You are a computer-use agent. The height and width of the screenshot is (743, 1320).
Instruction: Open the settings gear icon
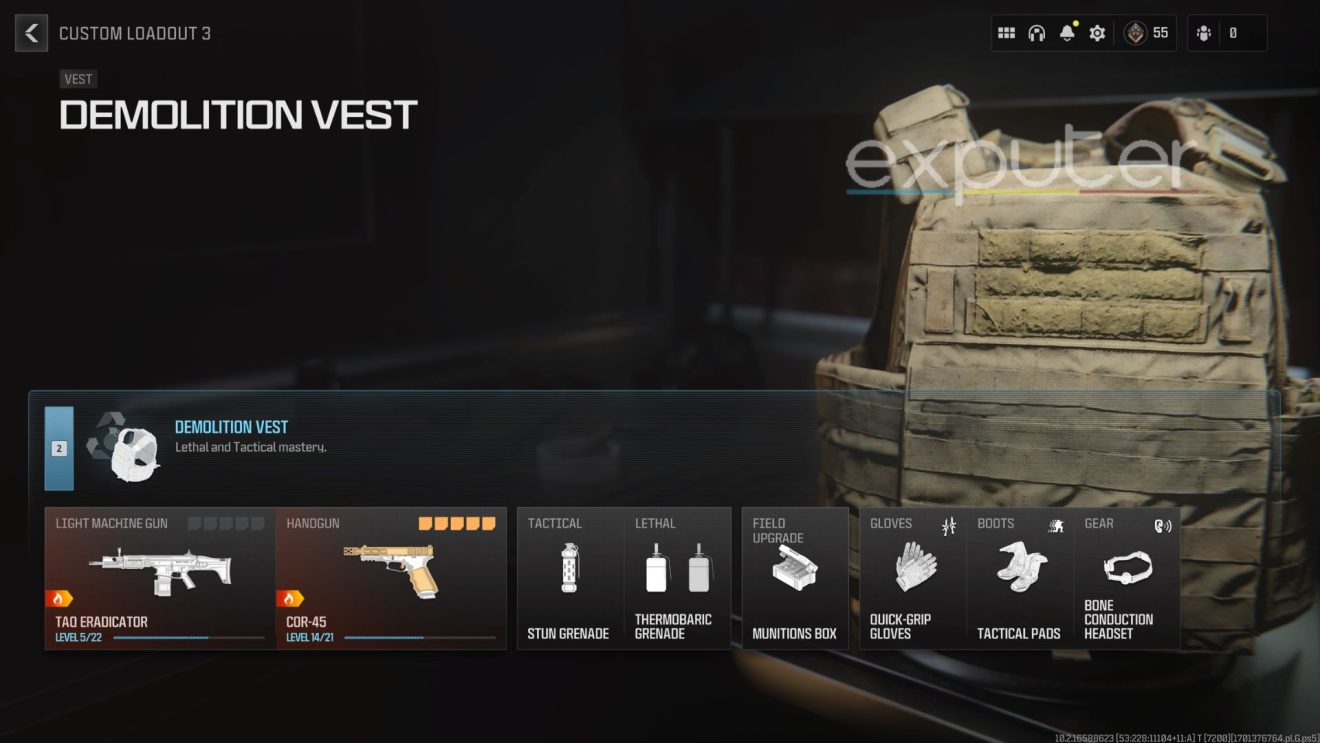pos(1096,32)
